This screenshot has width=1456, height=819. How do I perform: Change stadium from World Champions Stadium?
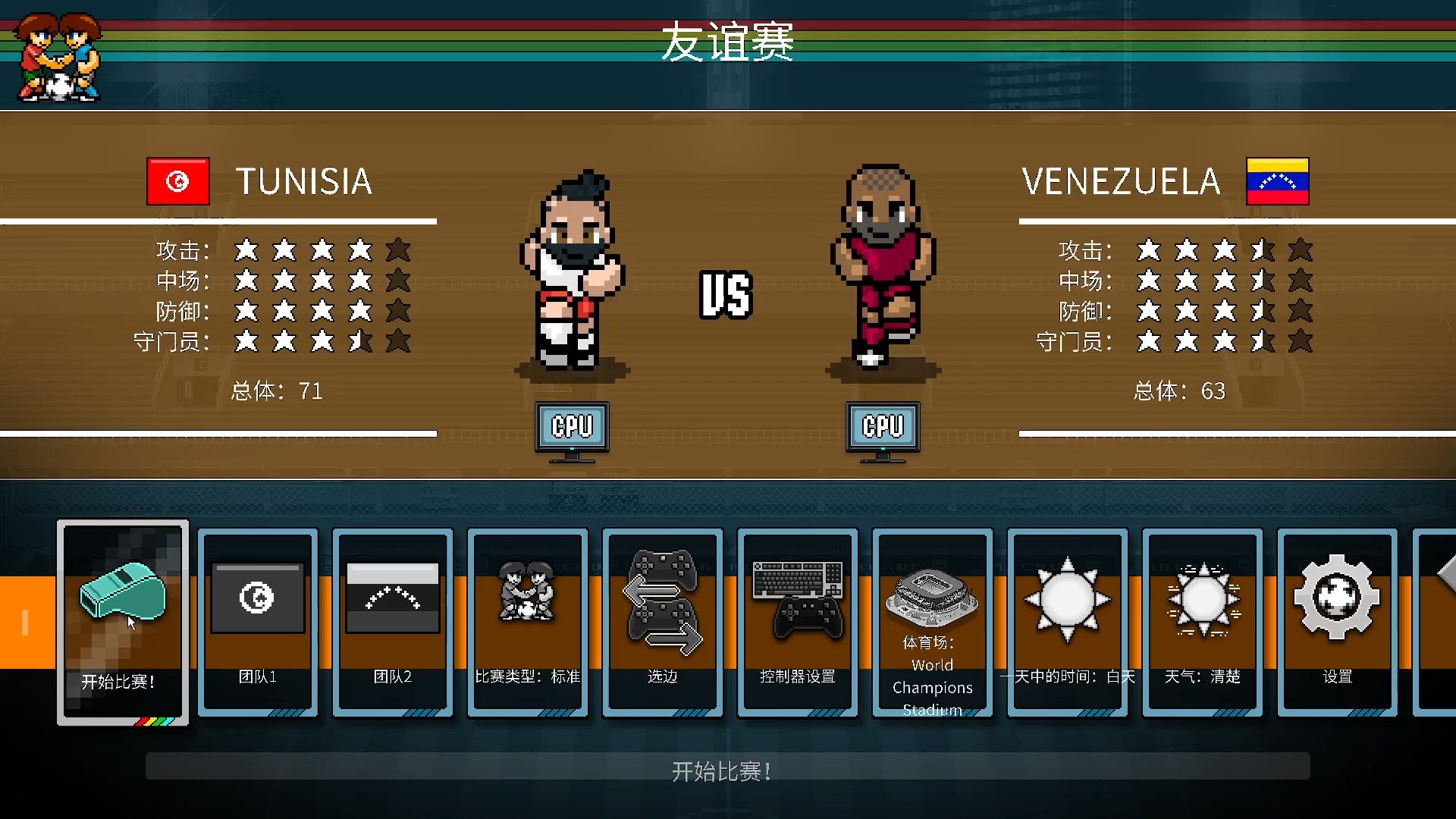(932, 622)
